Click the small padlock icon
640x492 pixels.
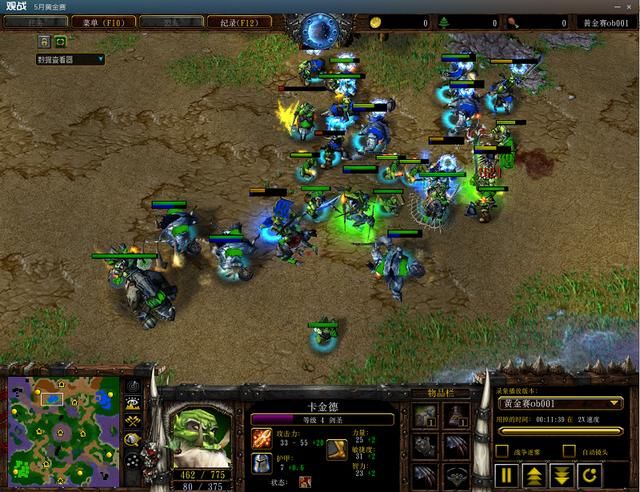point(45,42)
